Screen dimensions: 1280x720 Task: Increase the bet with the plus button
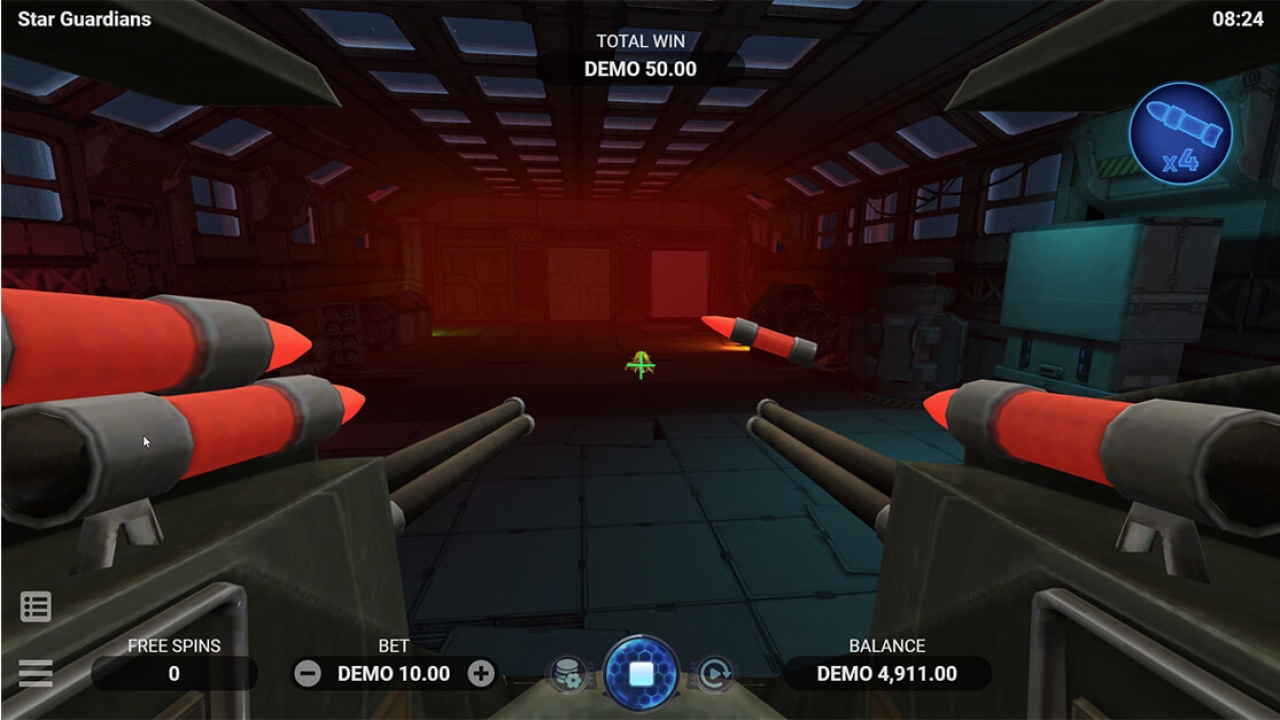point(481,674)
